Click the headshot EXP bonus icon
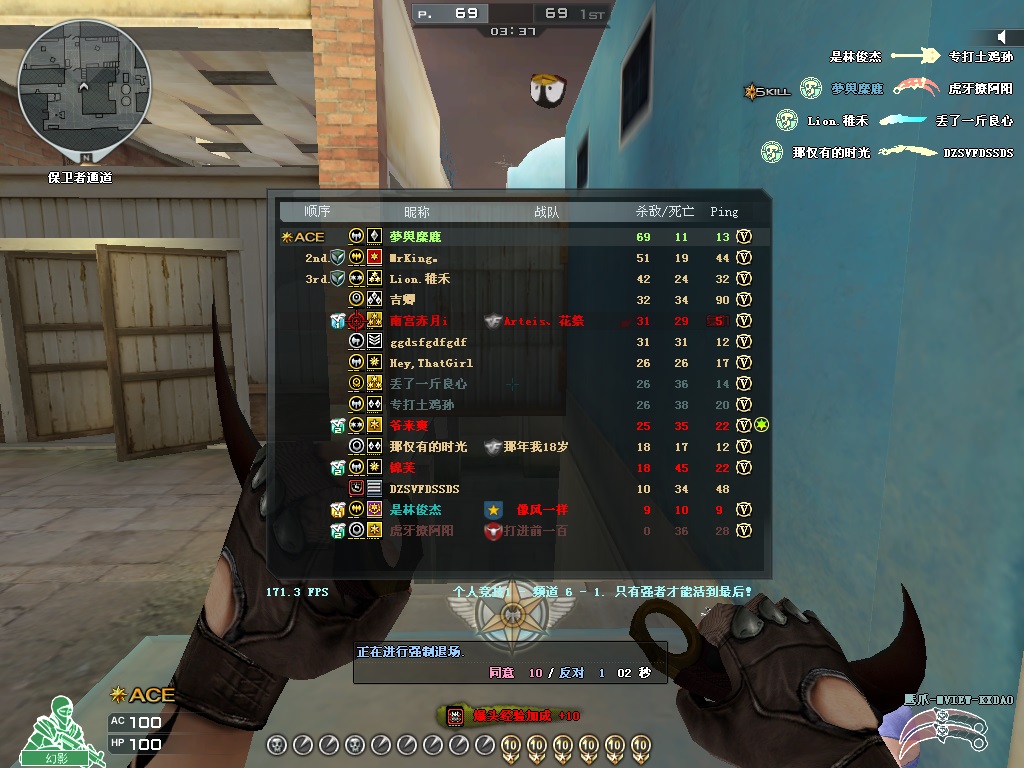 point(455,715)
